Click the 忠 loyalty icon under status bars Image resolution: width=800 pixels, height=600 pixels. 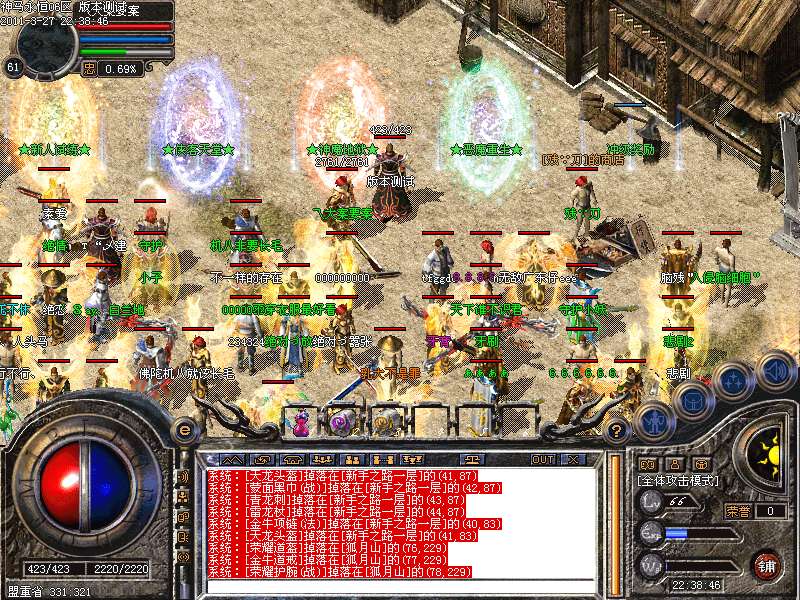pyautogui.click(x=89, y=69)
